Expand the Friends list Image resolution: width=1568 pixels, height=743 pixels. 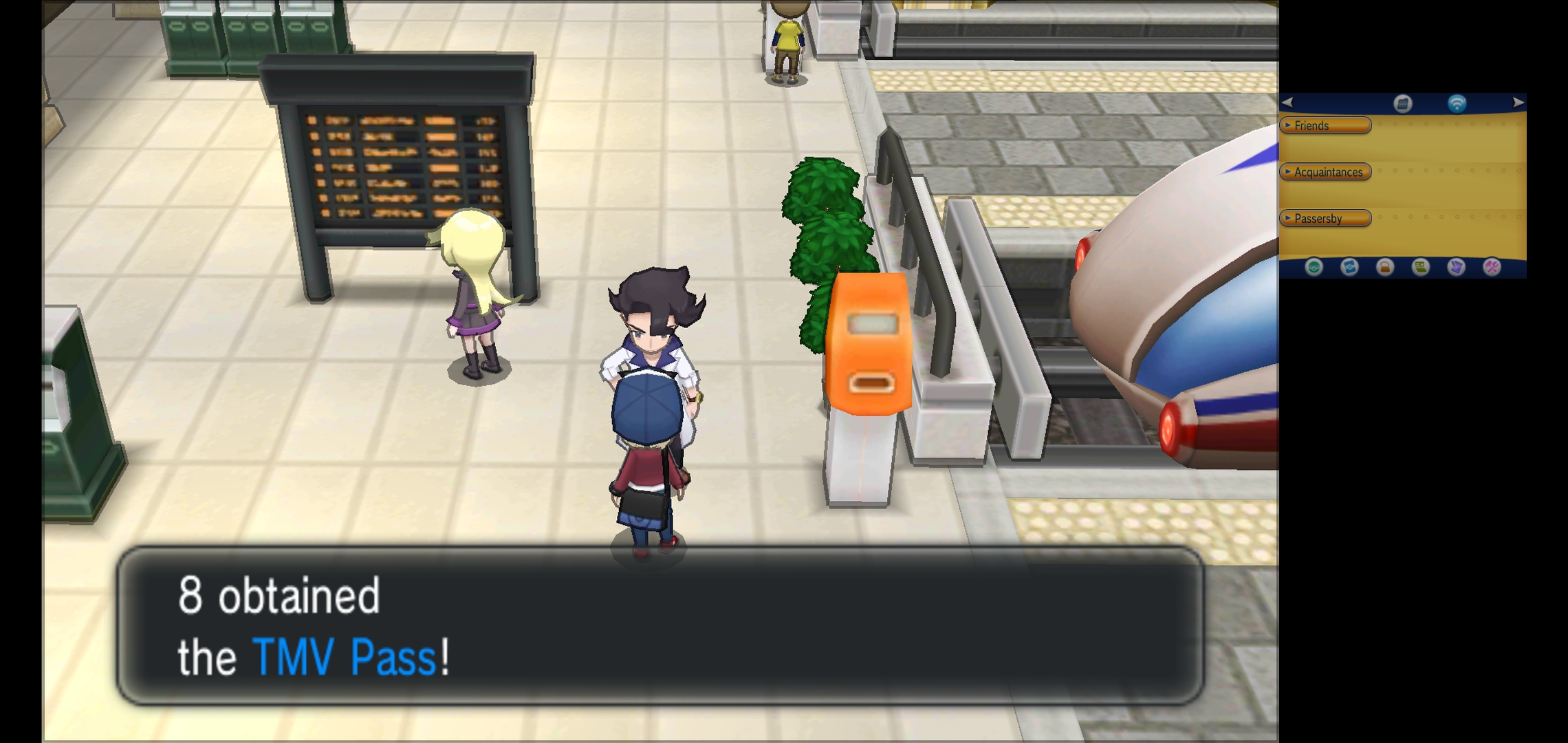[1325, 125]
